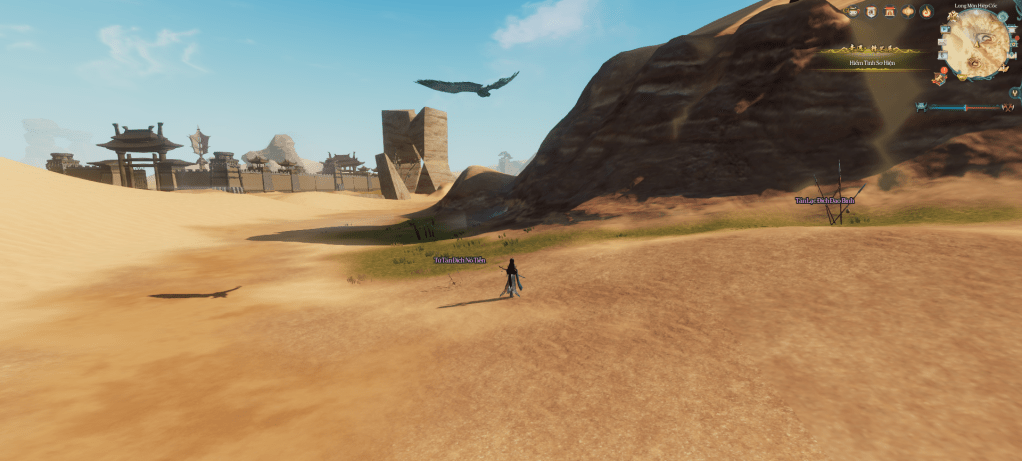Viewport: 1022px width, 461px height.
Task: Click the flame icon in the top row
Action: (x=926, y=12)
